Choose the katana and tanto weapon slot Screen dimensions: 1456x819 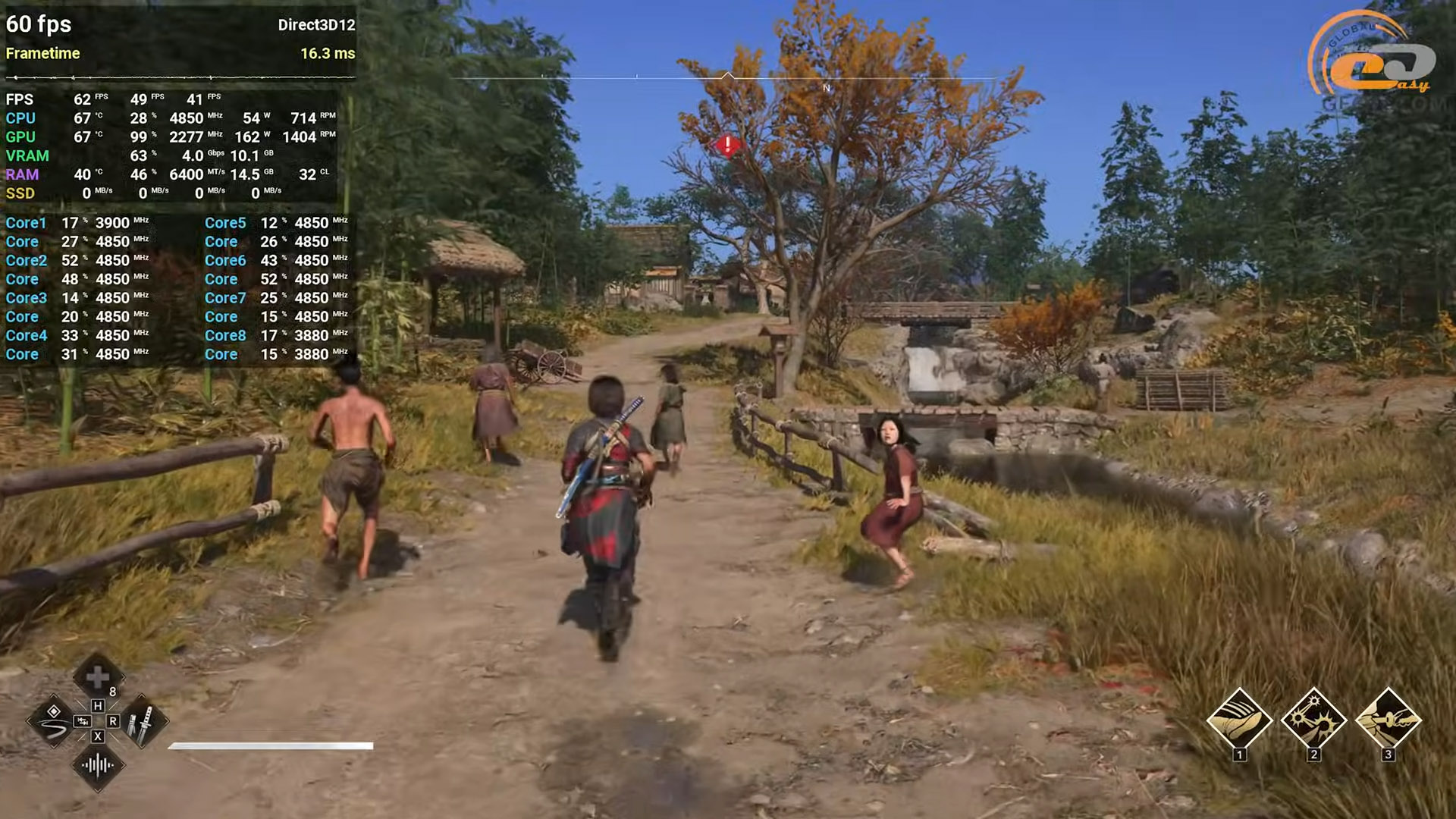142,721
